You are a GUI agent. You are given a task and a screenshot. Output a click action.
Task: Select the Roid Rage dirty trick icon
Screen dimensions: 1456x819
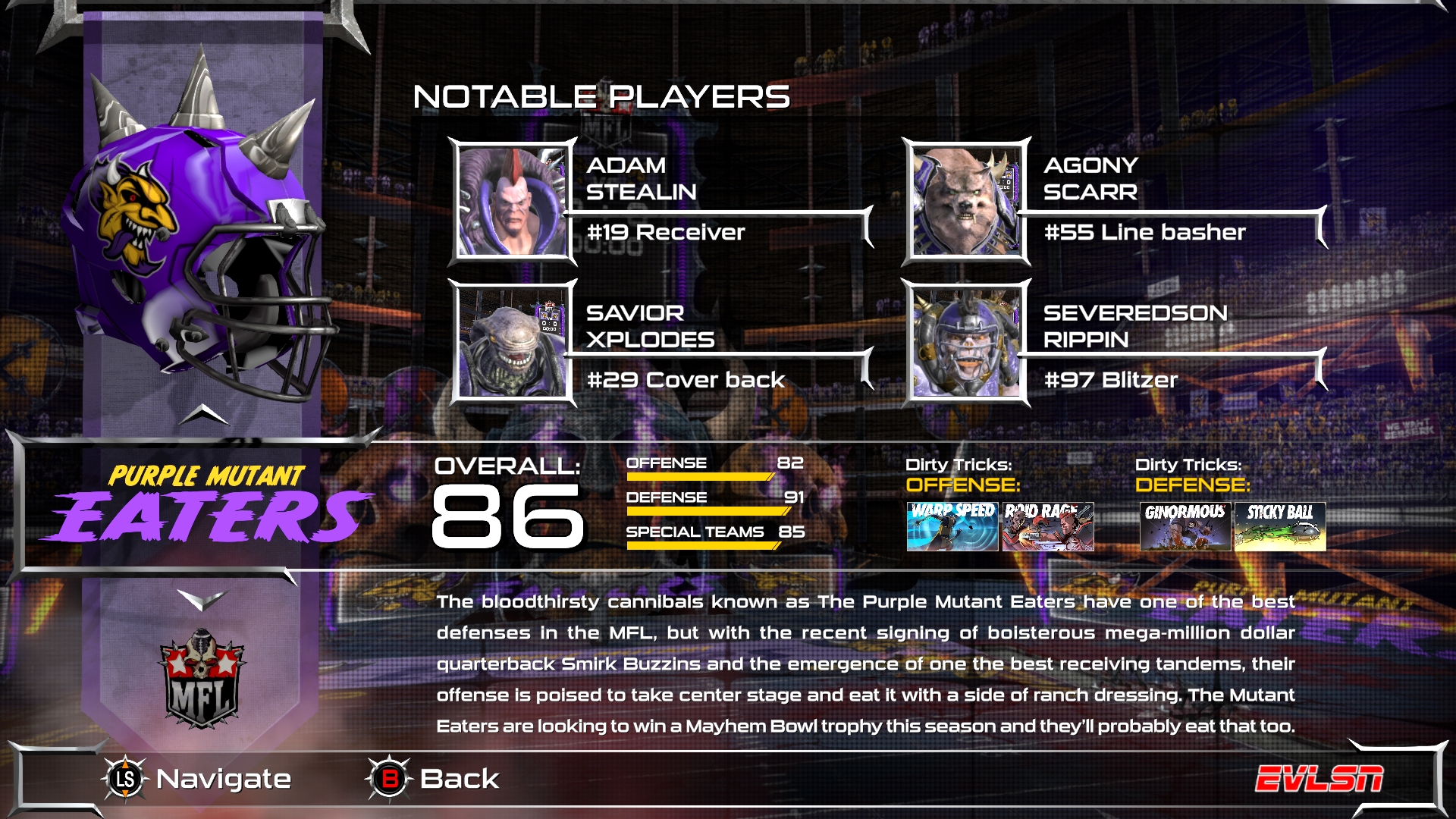pyautogui.click(x=1047, y=525)
